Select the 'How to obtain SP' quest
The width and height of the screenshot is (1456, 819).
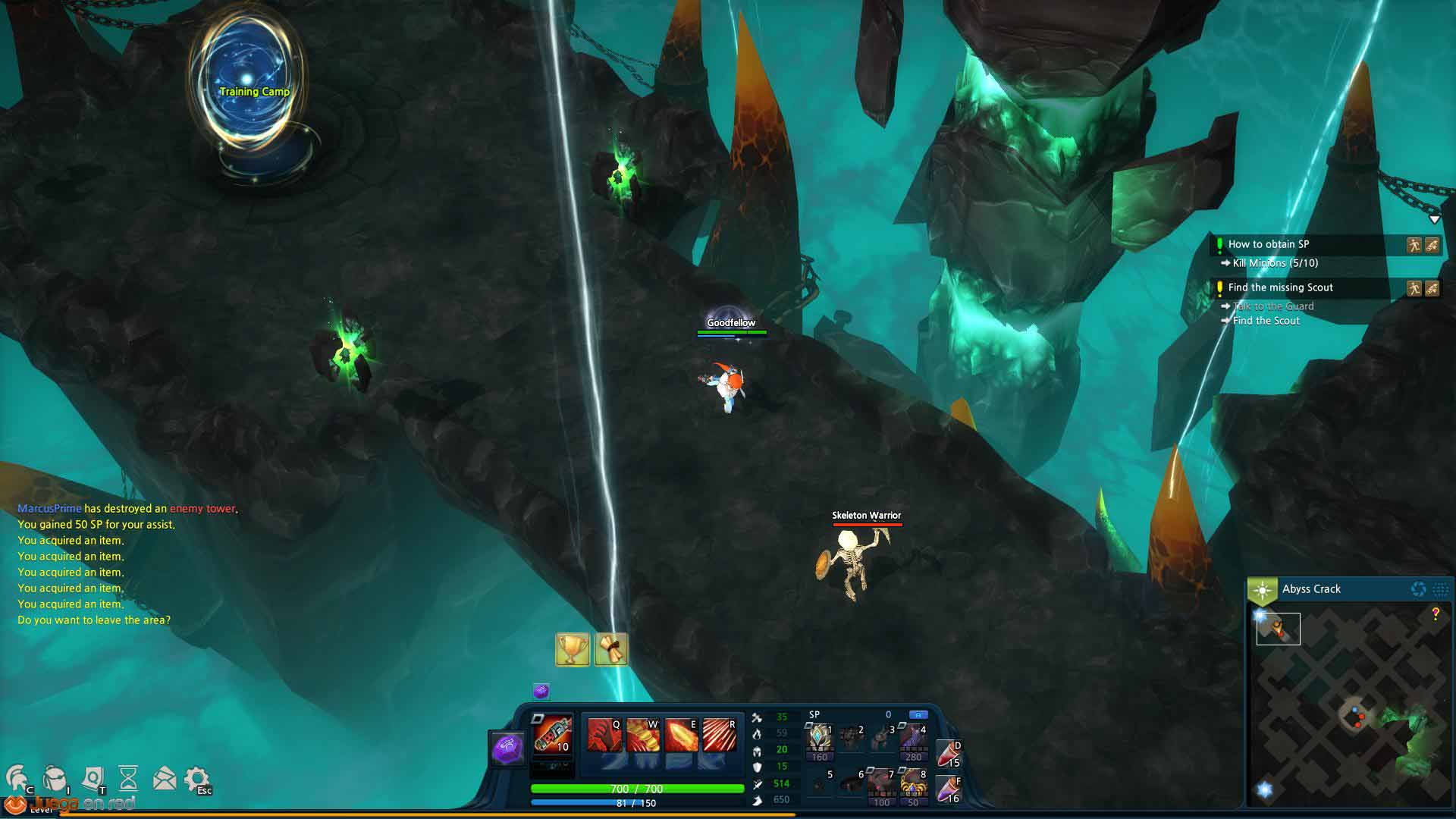click(x=1268, y=244)
